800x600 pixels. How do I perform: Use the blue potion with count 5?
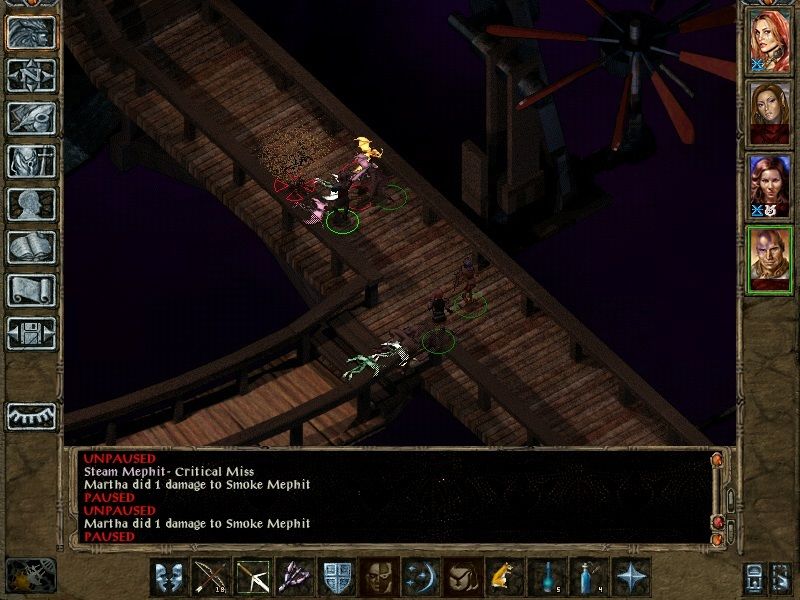click(x=544, y=578)
